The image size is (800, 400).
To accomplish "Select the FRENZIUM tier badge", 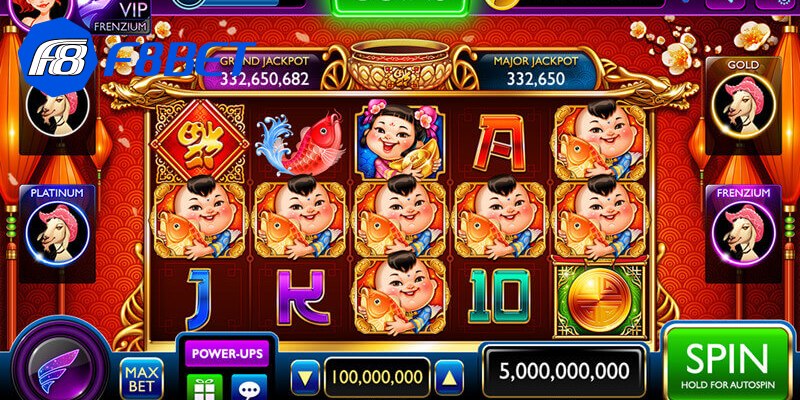I will coord(743,228).
